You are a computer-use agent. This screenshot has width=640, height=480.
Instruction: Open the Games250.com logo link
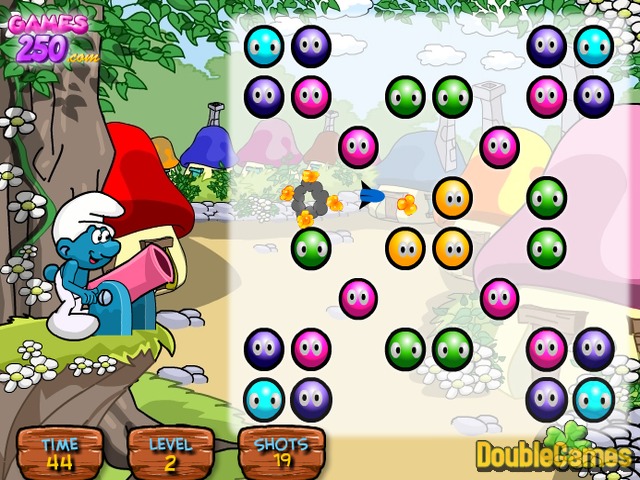coord(48,37)
